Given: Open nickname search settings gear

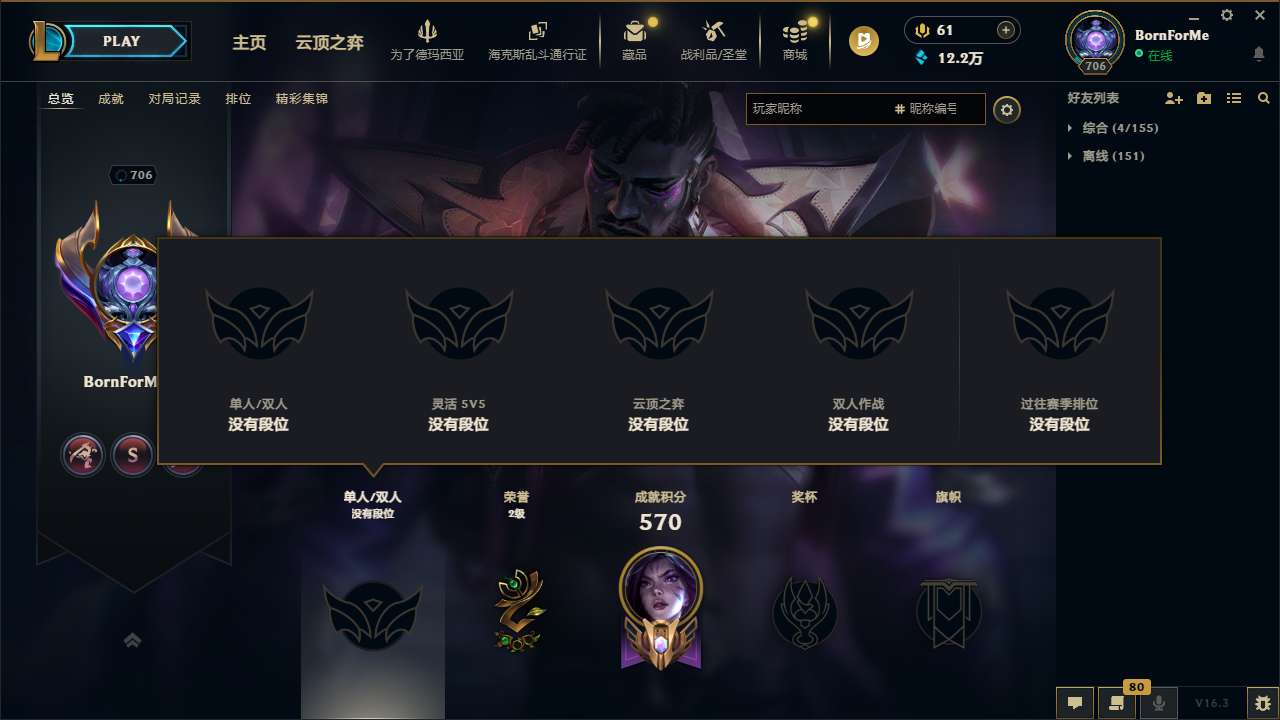Looking at the screenshot, I should pos(1007,110).
